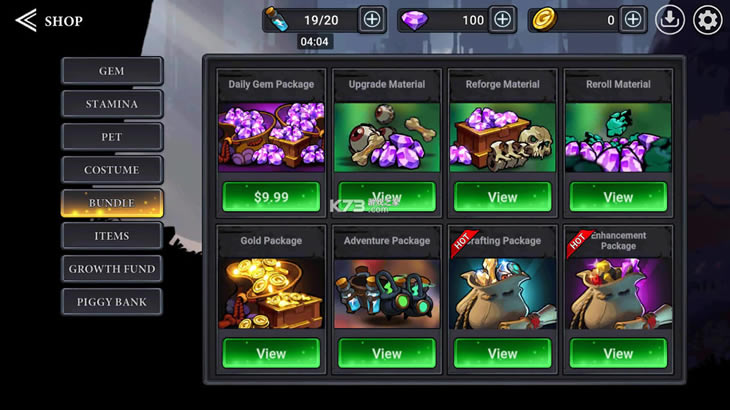Open the gear settings menu

pos(707,20)
